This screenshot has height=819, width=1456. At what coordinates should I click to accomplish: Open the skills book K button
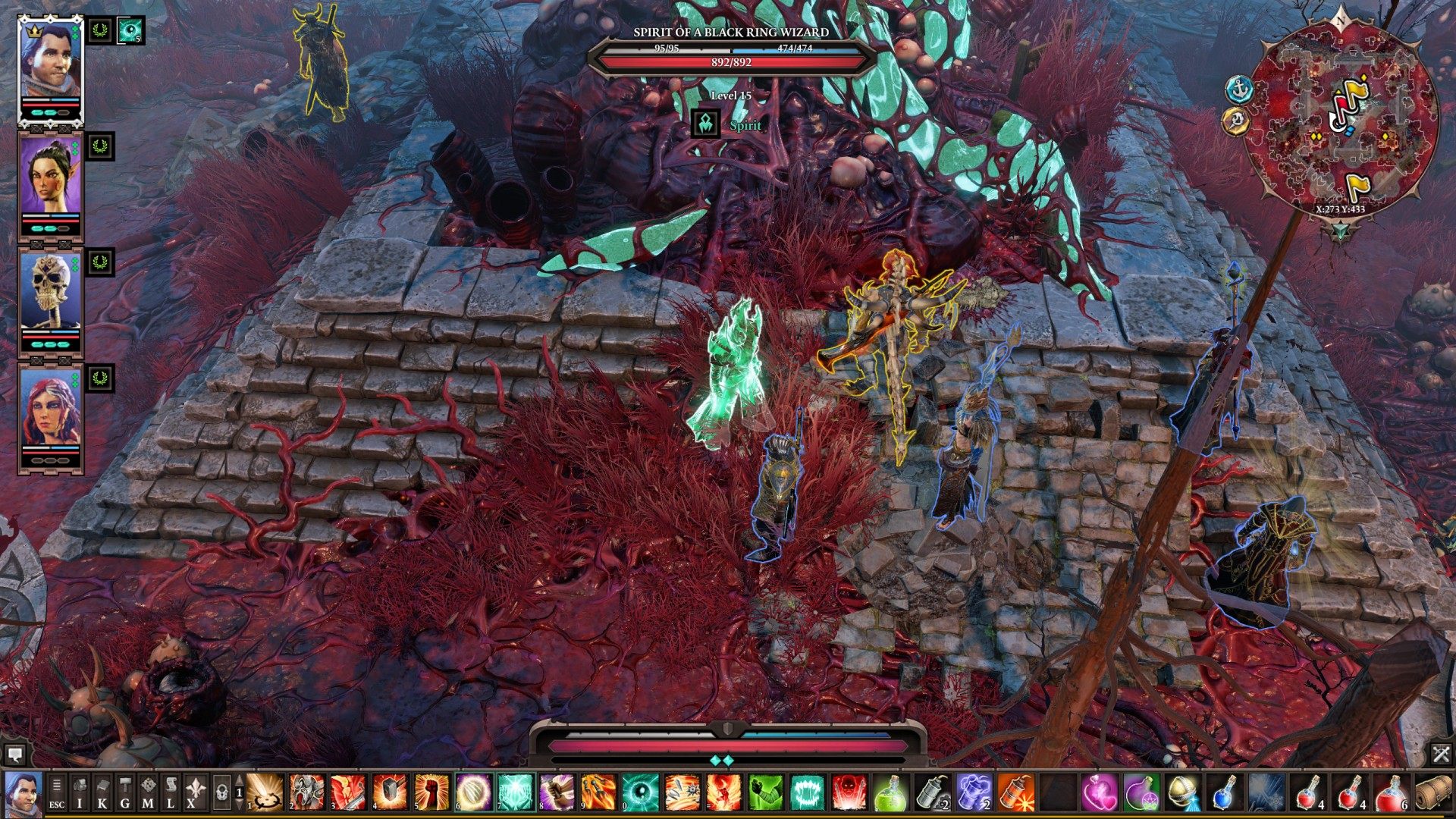(x=102, y=792)
